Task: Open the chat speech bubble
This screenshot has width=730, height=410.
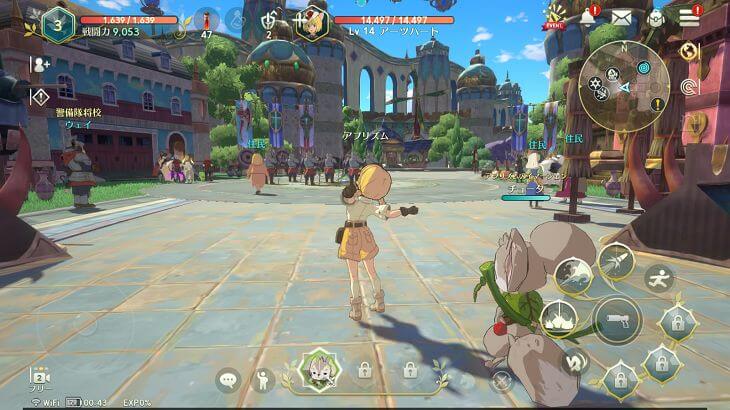Action: (x=228, y=379)
